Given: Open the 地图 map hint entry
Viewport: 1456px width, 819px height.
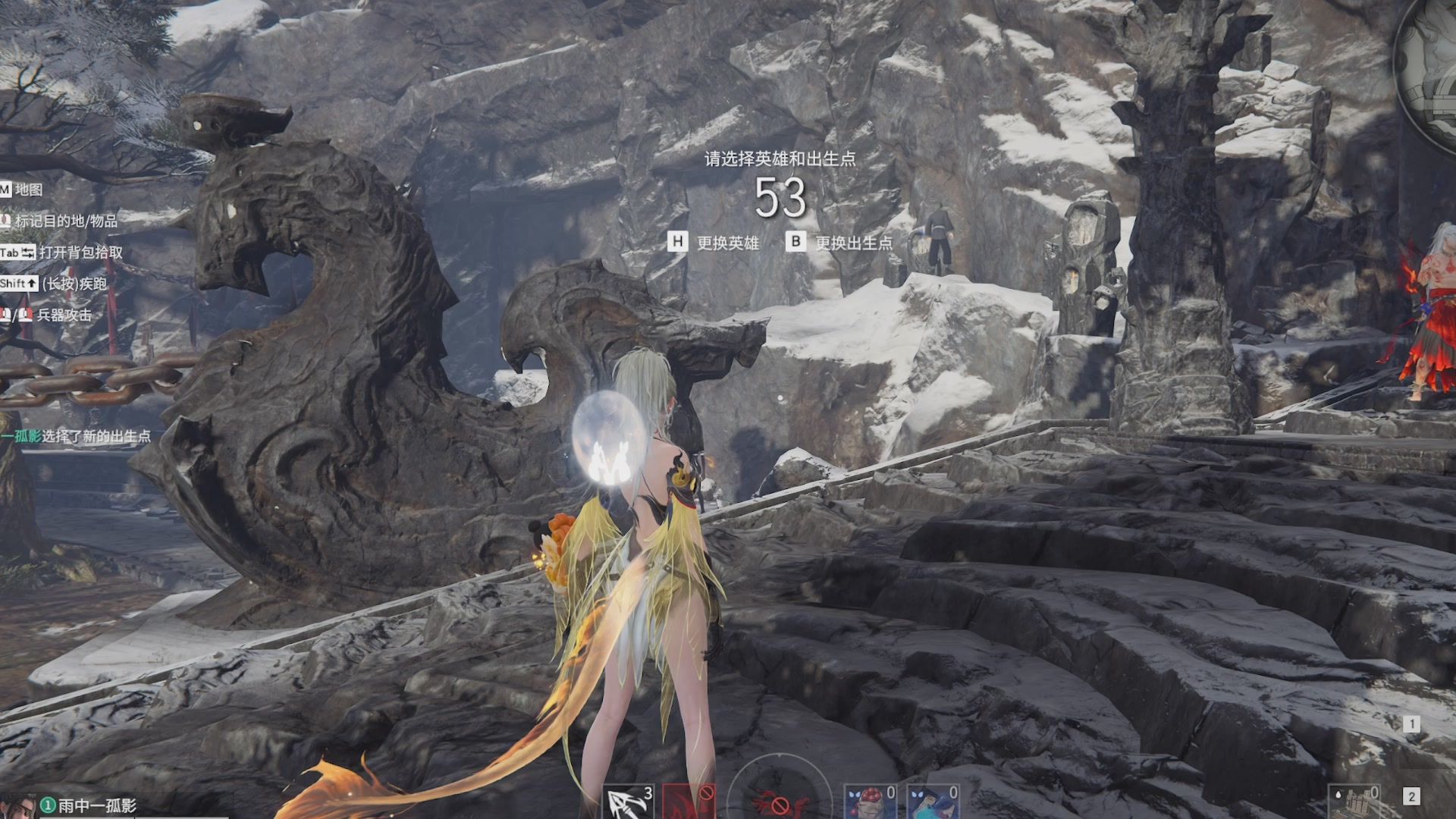Looking at the screenshot, I should [x=28, y=190].
